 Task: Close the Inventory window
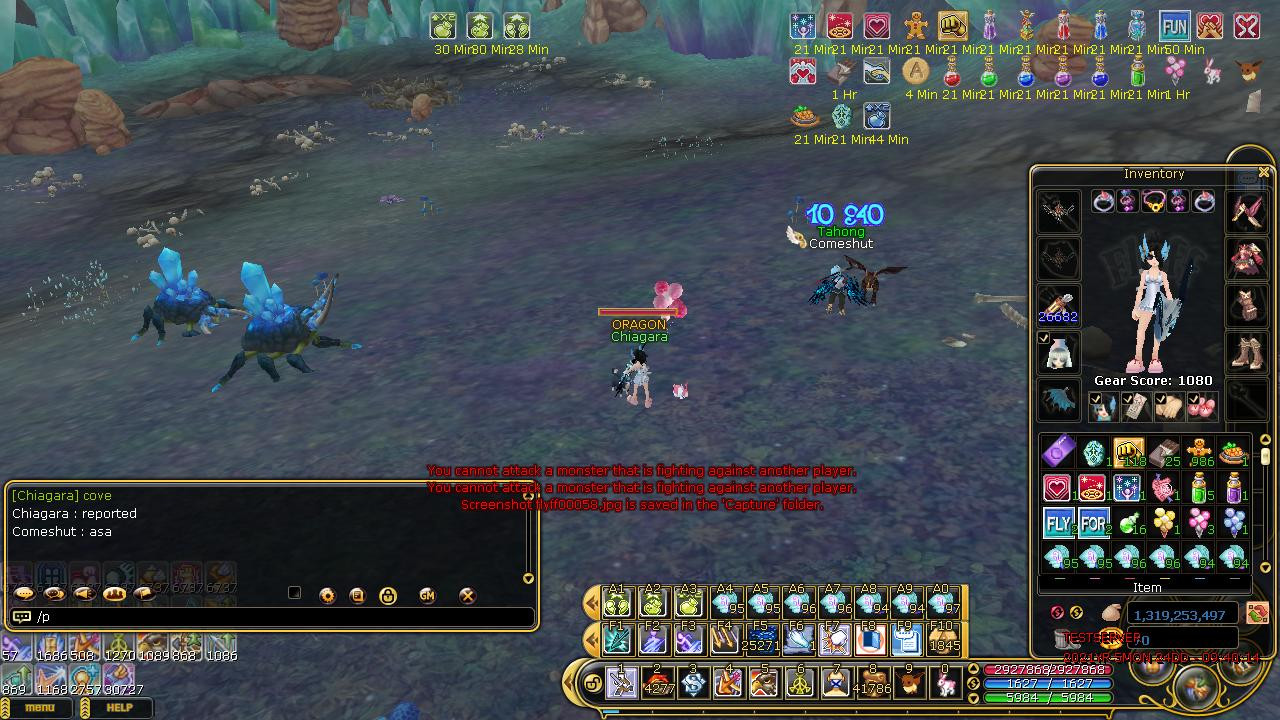(1264, 173)
